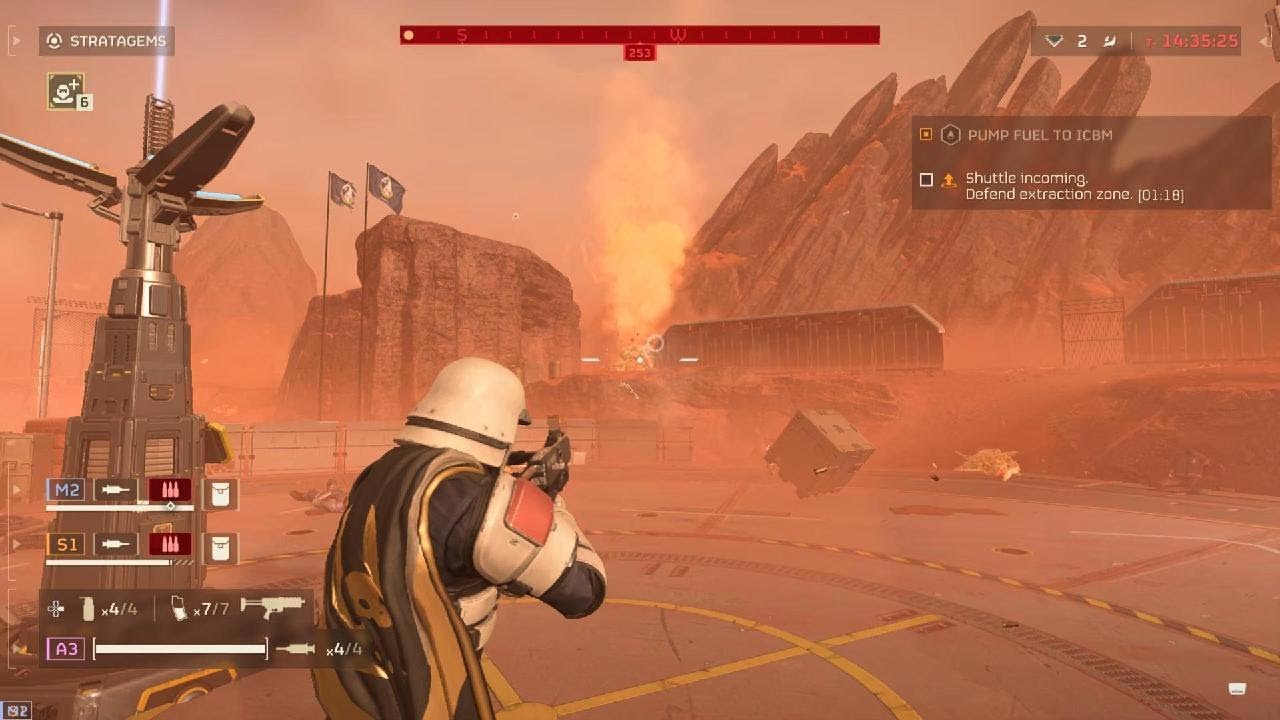The height and width of the screenshot is (720, 1280).
Task: Click M2's red ammo status icon
Action: click(170, 490)
